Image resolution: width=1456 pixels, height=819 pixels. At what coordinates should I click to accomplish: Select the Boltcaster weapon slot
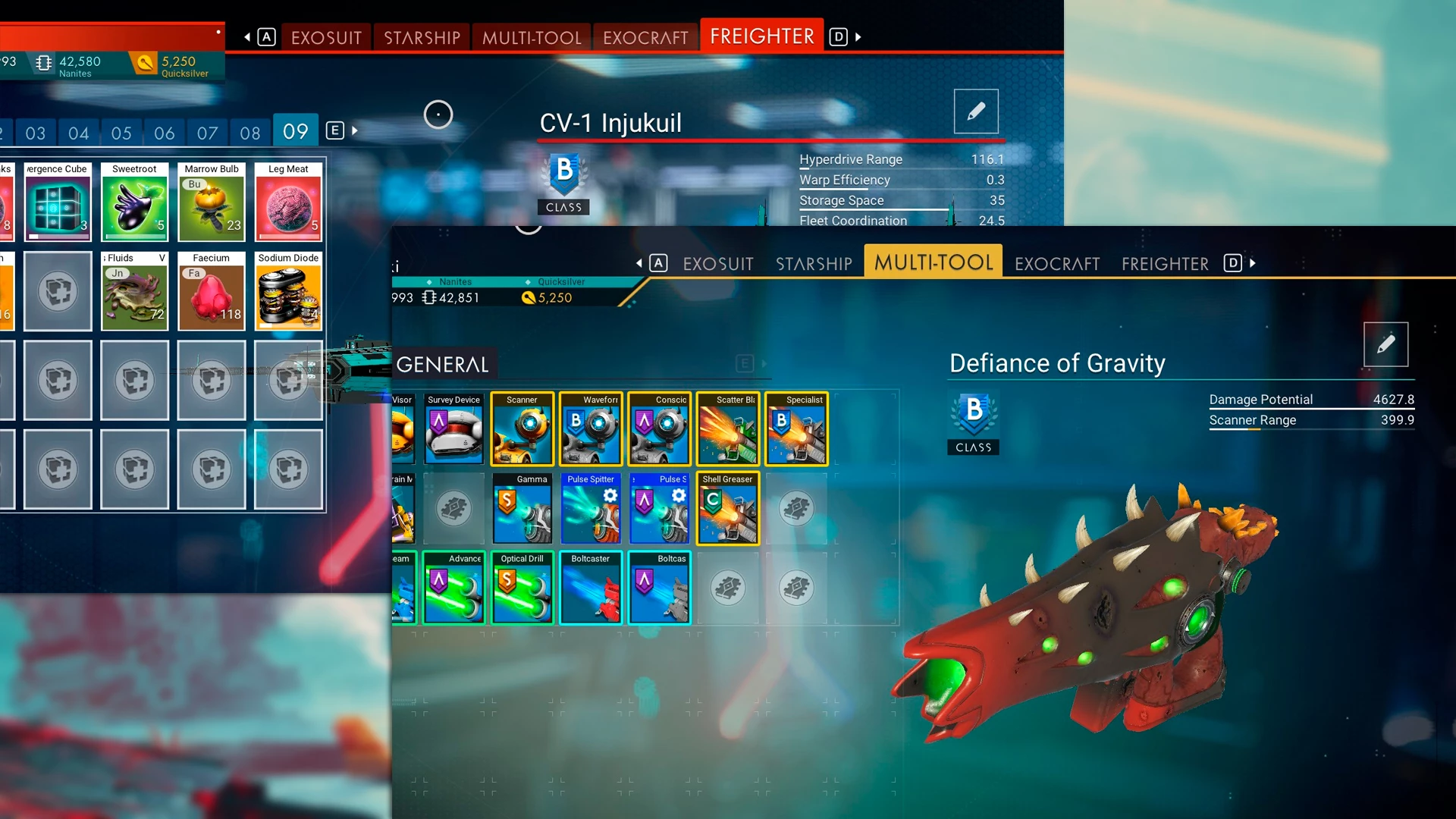pyautogui.click(x=591, y=588)
